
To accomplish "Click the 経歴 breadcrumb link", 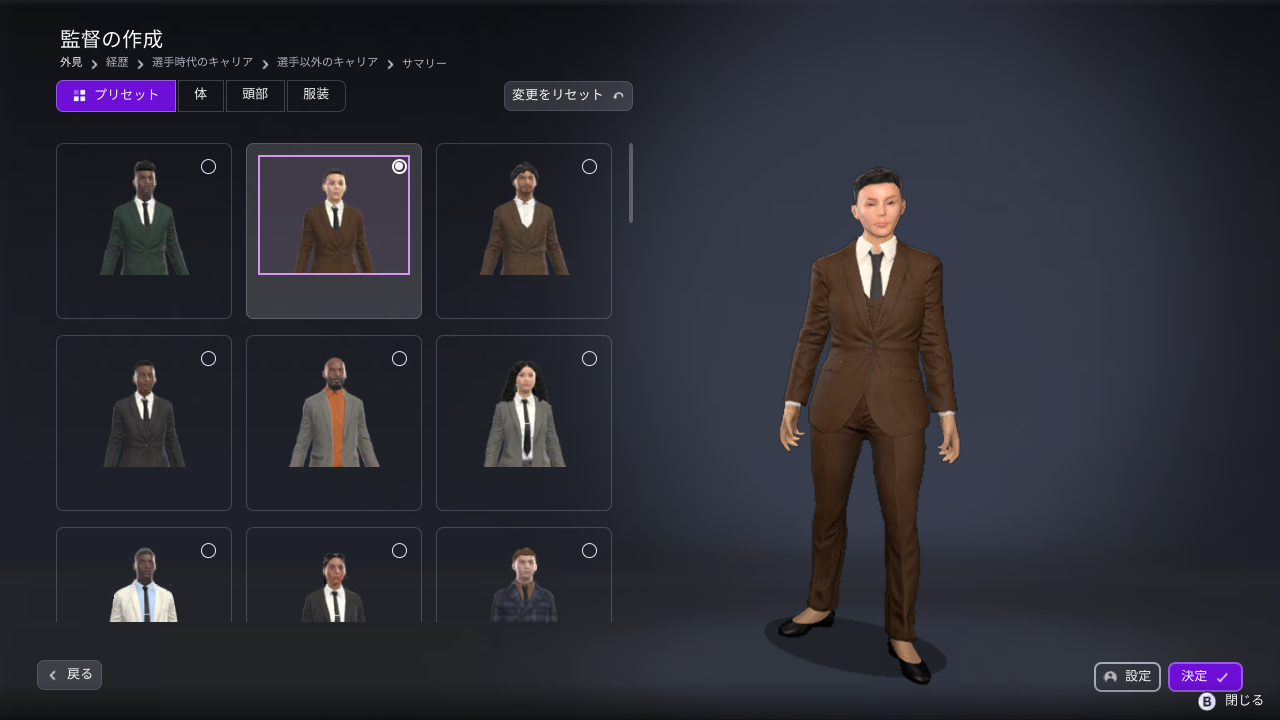I will click(116, 62).
